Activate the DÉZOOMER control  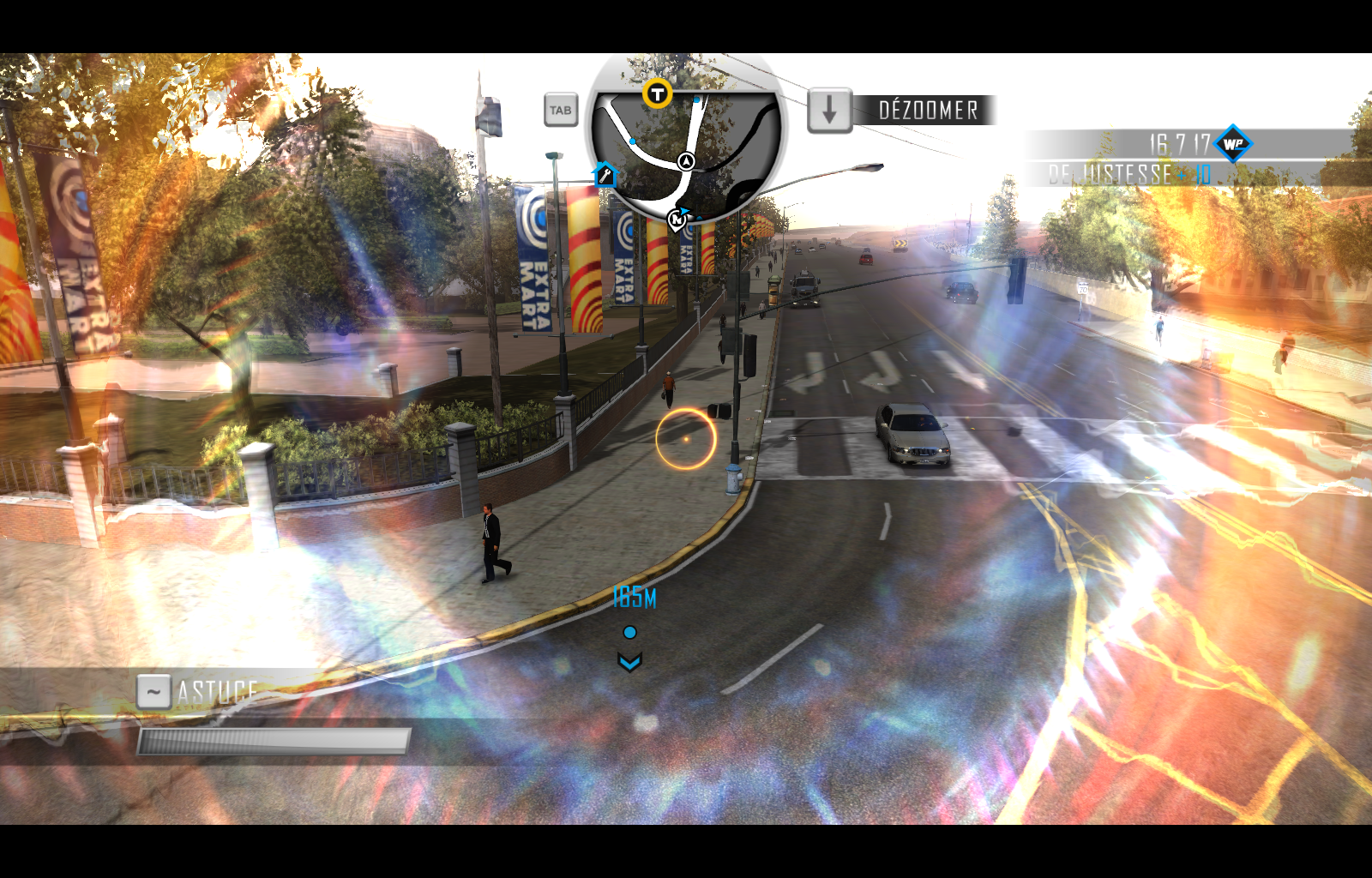(929, 109)
